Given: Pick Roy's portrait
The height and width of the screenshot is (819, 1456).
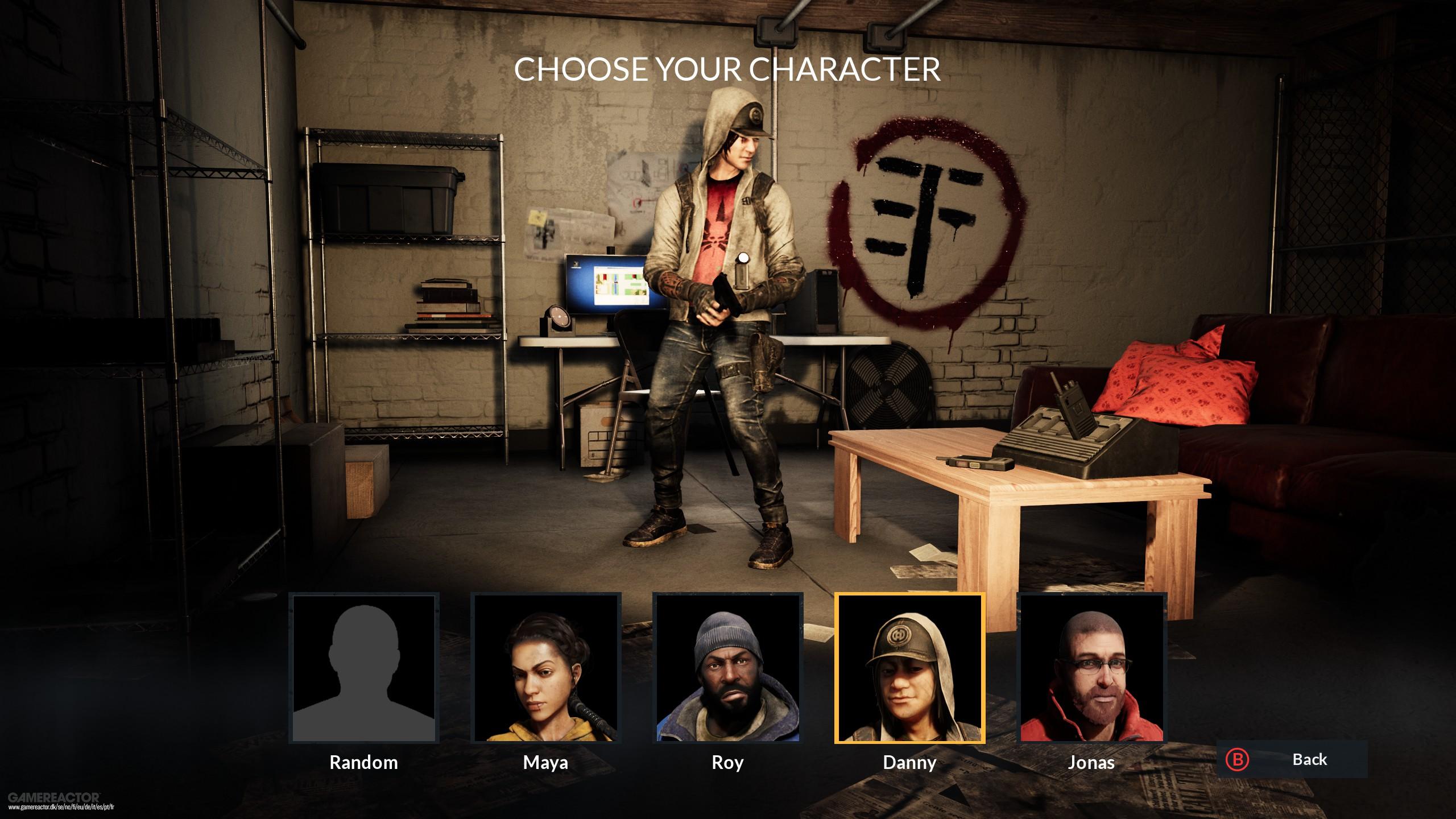Looking at the screenshot, I should click(x=727, y=668).
